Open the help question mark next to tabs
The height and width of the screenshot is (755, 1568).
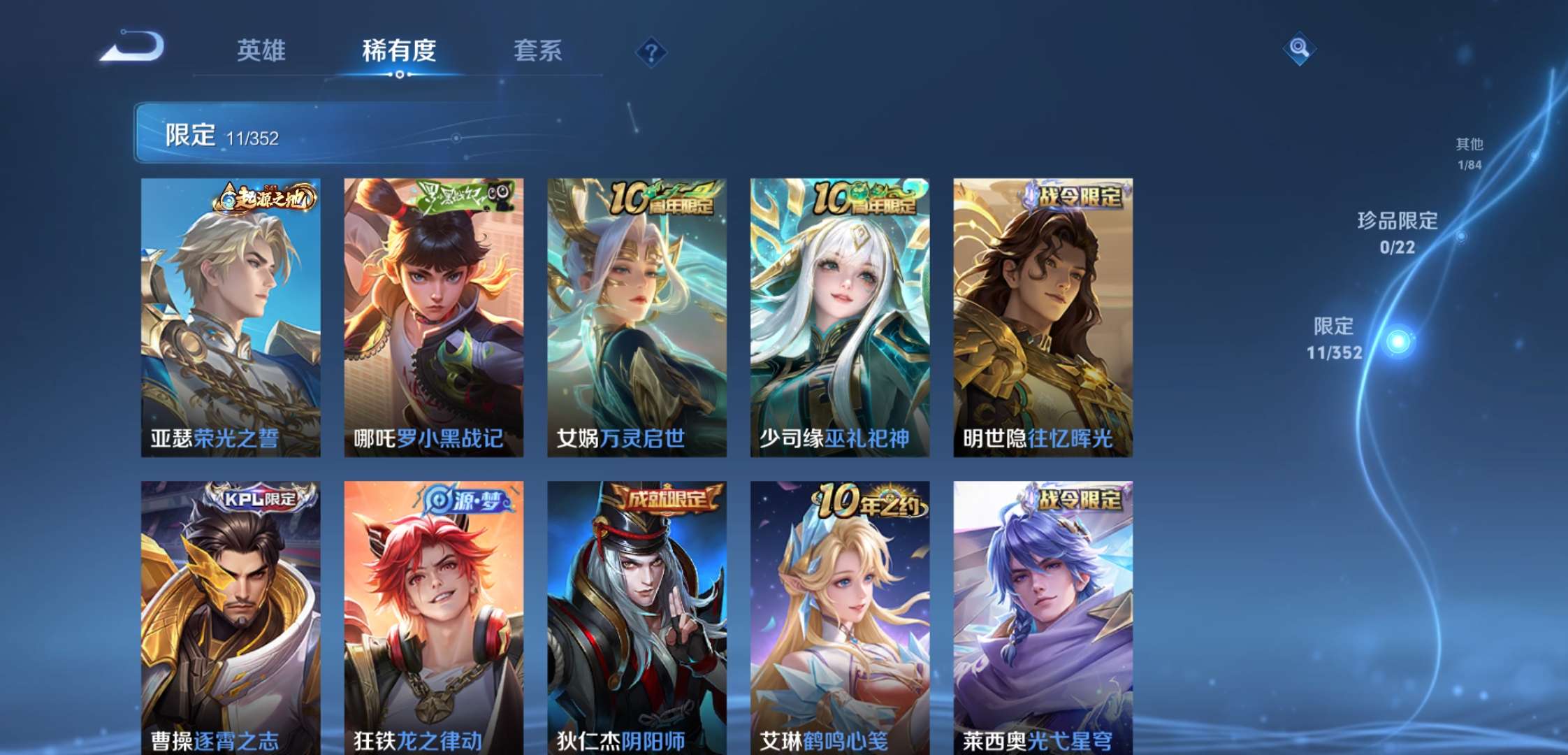650,50
